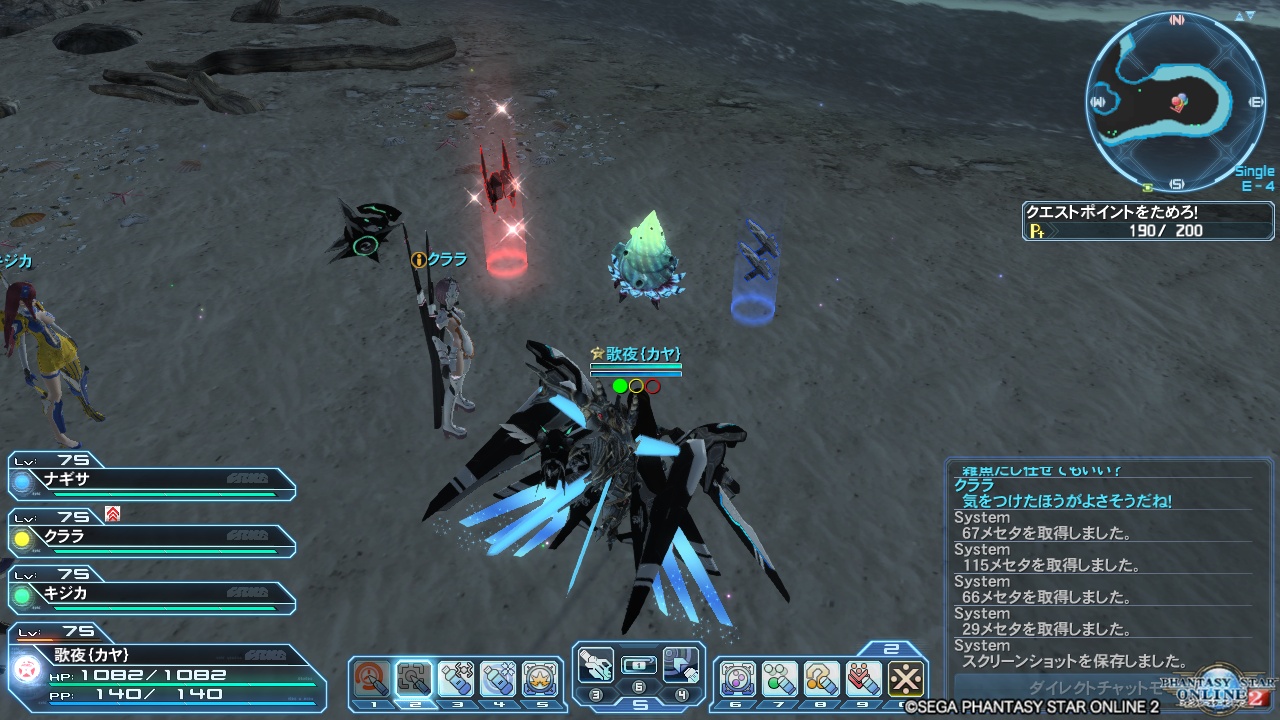Activate the purple orb skill in slot 6
The image size is (1280, 720).
pyautogui.click(x=738, y=679)
